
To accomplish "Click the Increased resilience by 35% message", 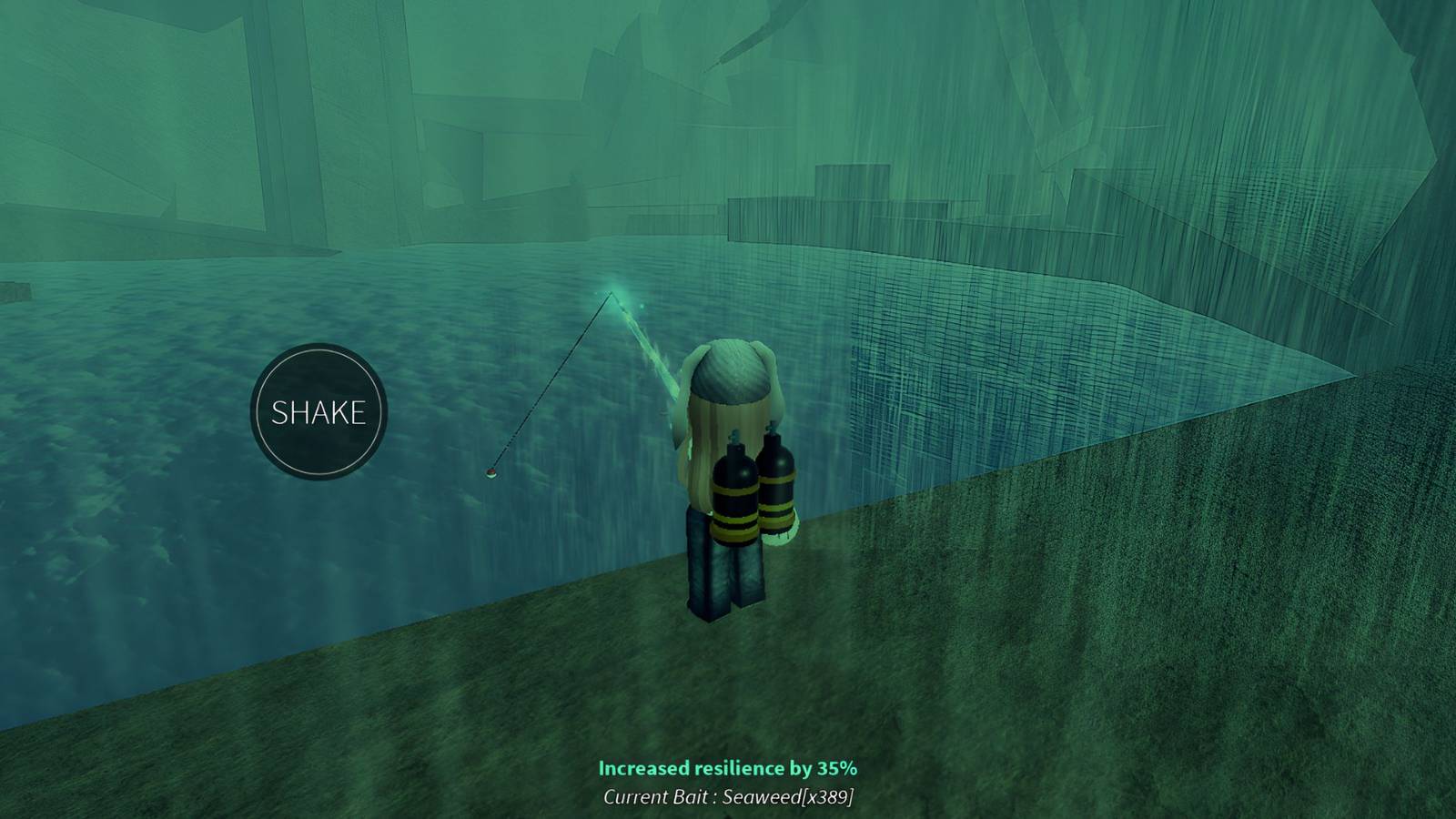I will 728,767.
